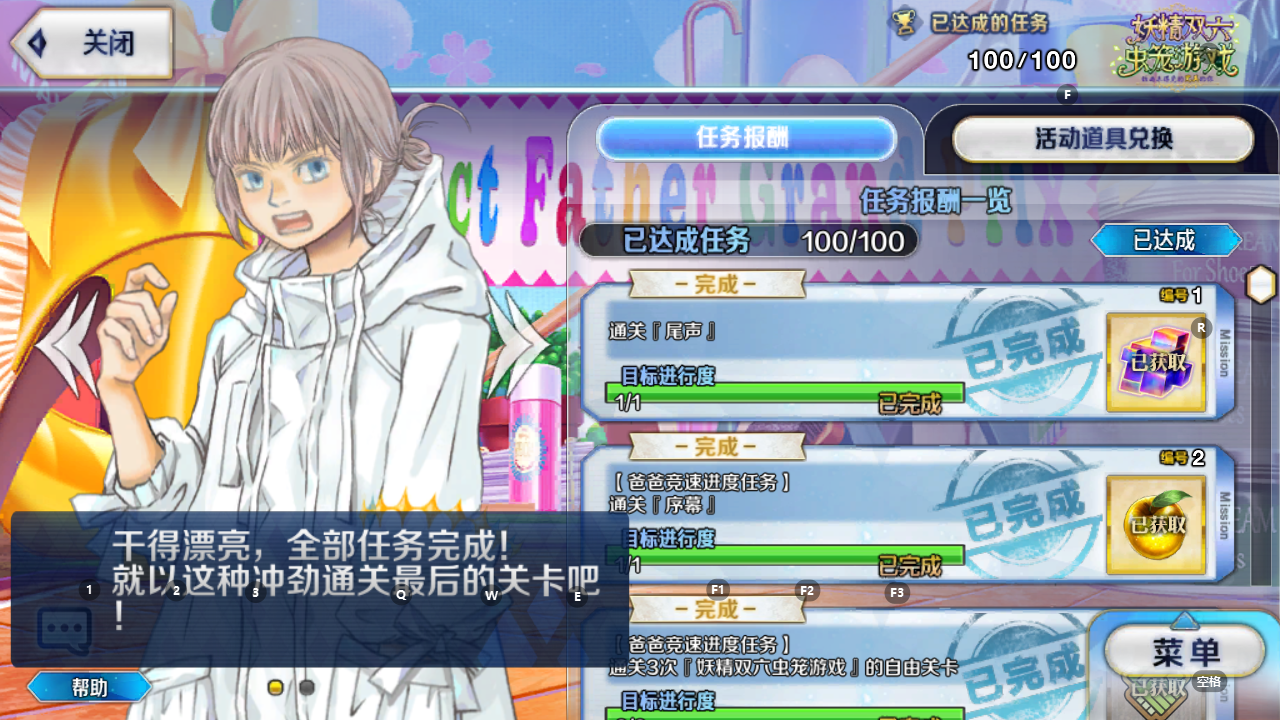Image resolution: width=1280 pixels, height=720 pixels.
Task: Click the 妖精双六虫笼游戏 event logo
Action: point(1187,45)
